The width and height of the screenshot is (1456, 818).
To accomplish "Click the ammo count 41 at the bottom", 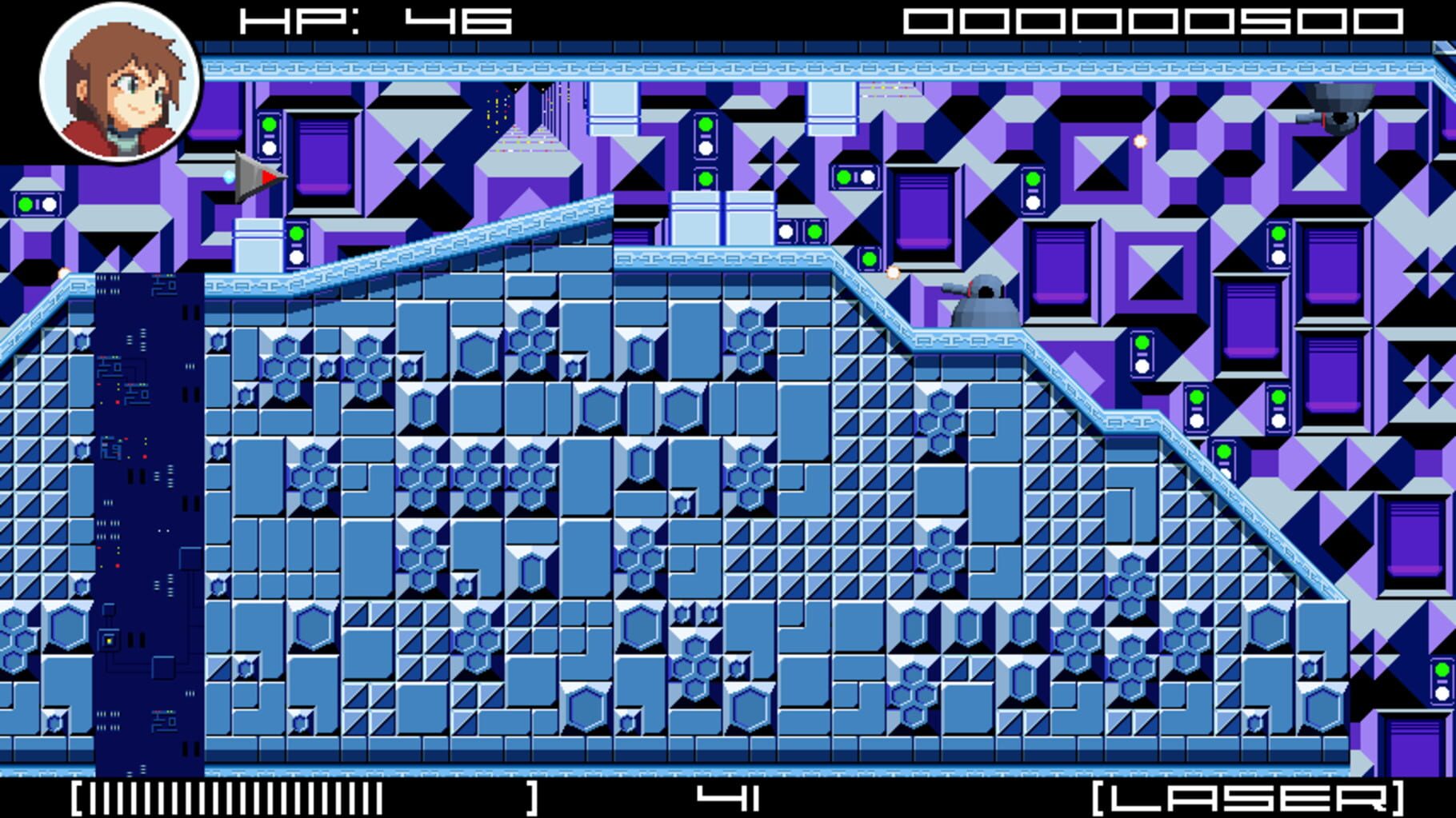I will (728, 797).
